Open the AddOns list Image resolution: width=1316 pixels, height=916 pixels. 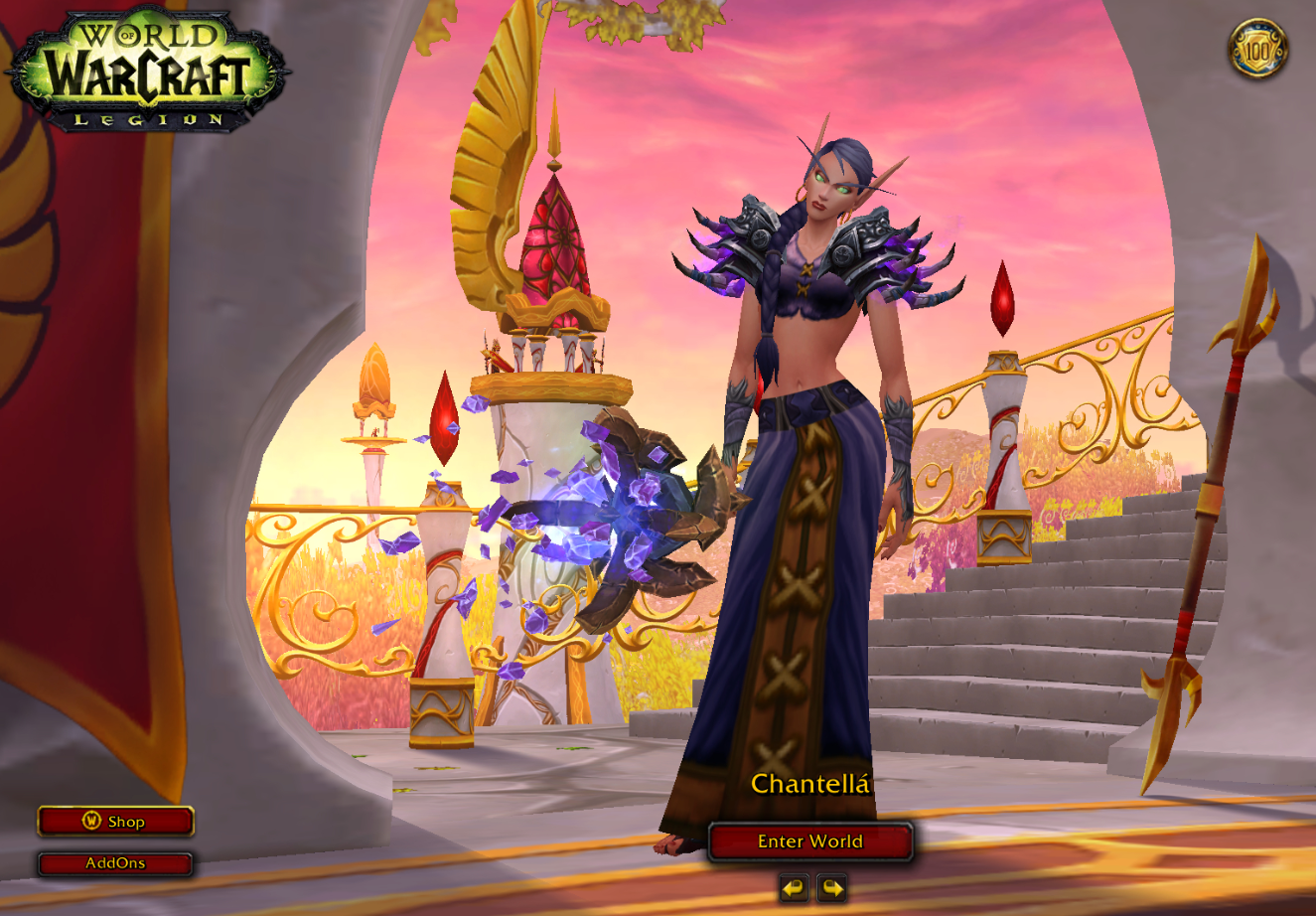115,863
